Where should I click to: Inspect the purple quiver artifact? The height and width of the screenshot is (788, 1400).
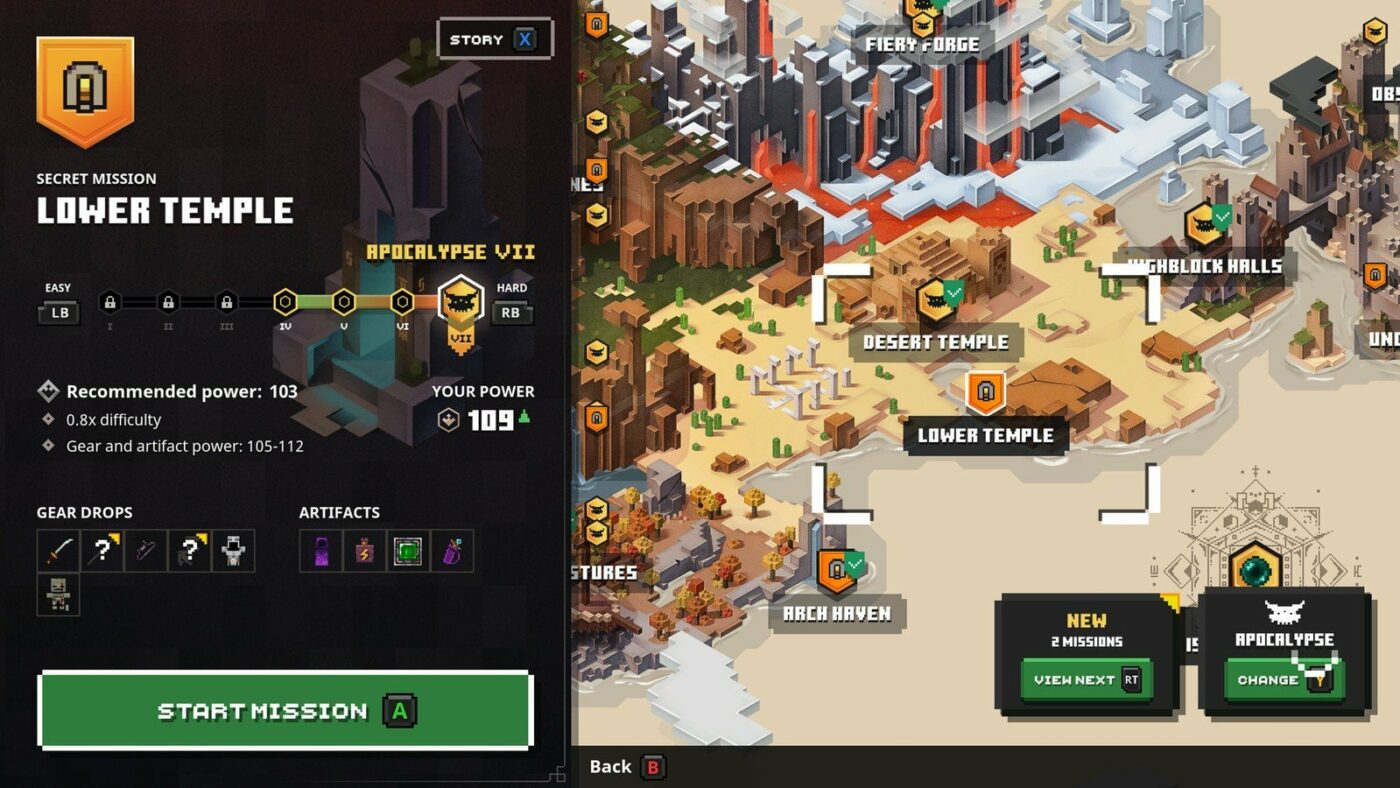pos(451,551)
